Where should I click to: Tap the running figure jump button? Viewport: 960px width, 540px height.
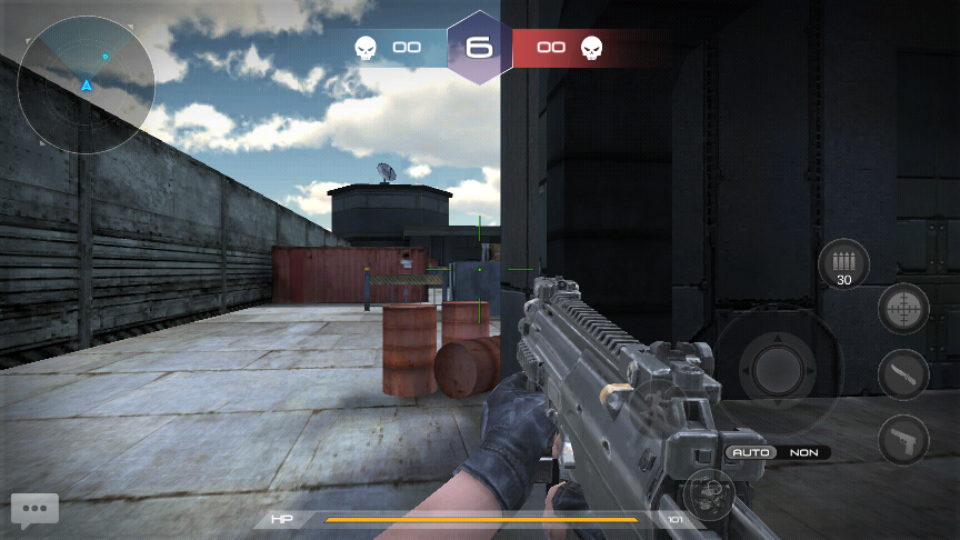[655, 403]
